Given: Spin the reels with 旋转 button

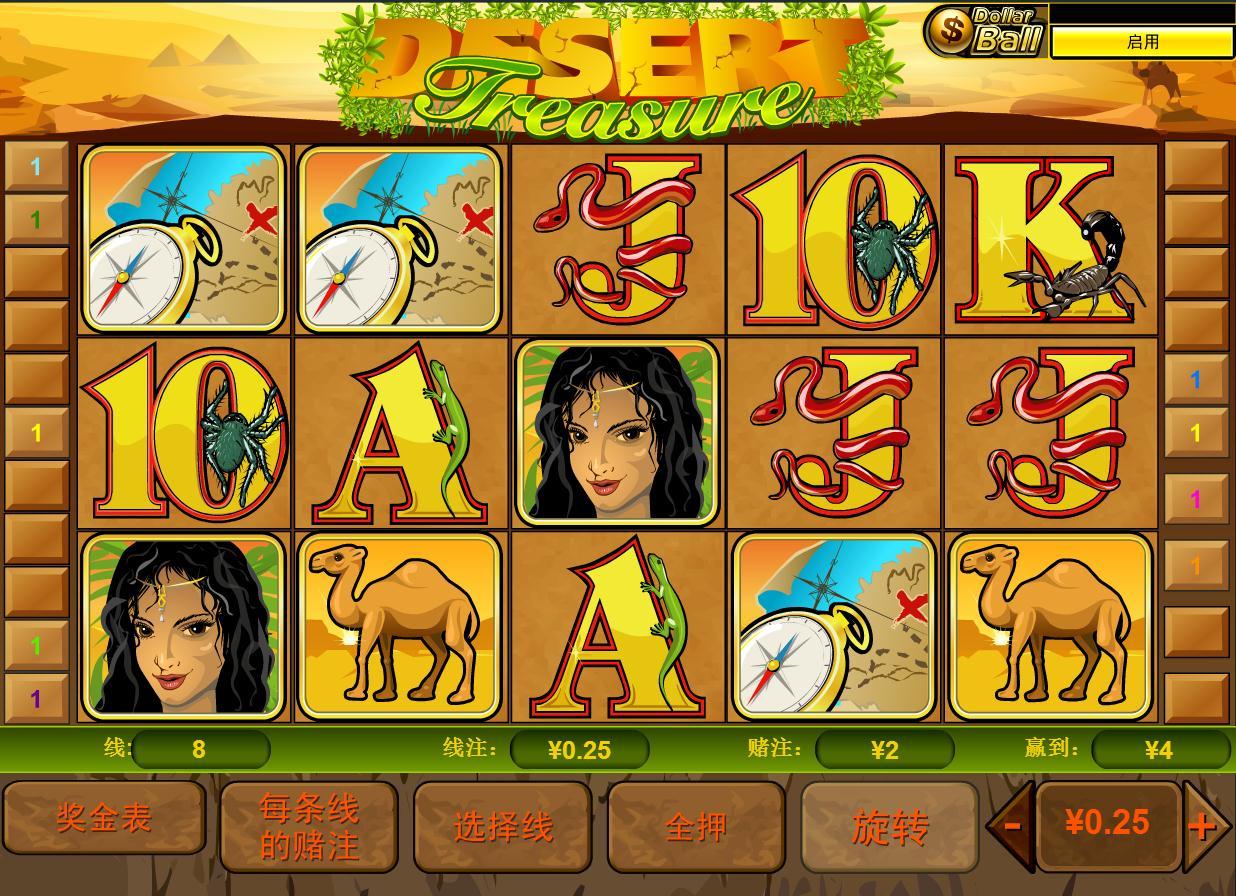Looking at the screenshot, I should 890,827.
